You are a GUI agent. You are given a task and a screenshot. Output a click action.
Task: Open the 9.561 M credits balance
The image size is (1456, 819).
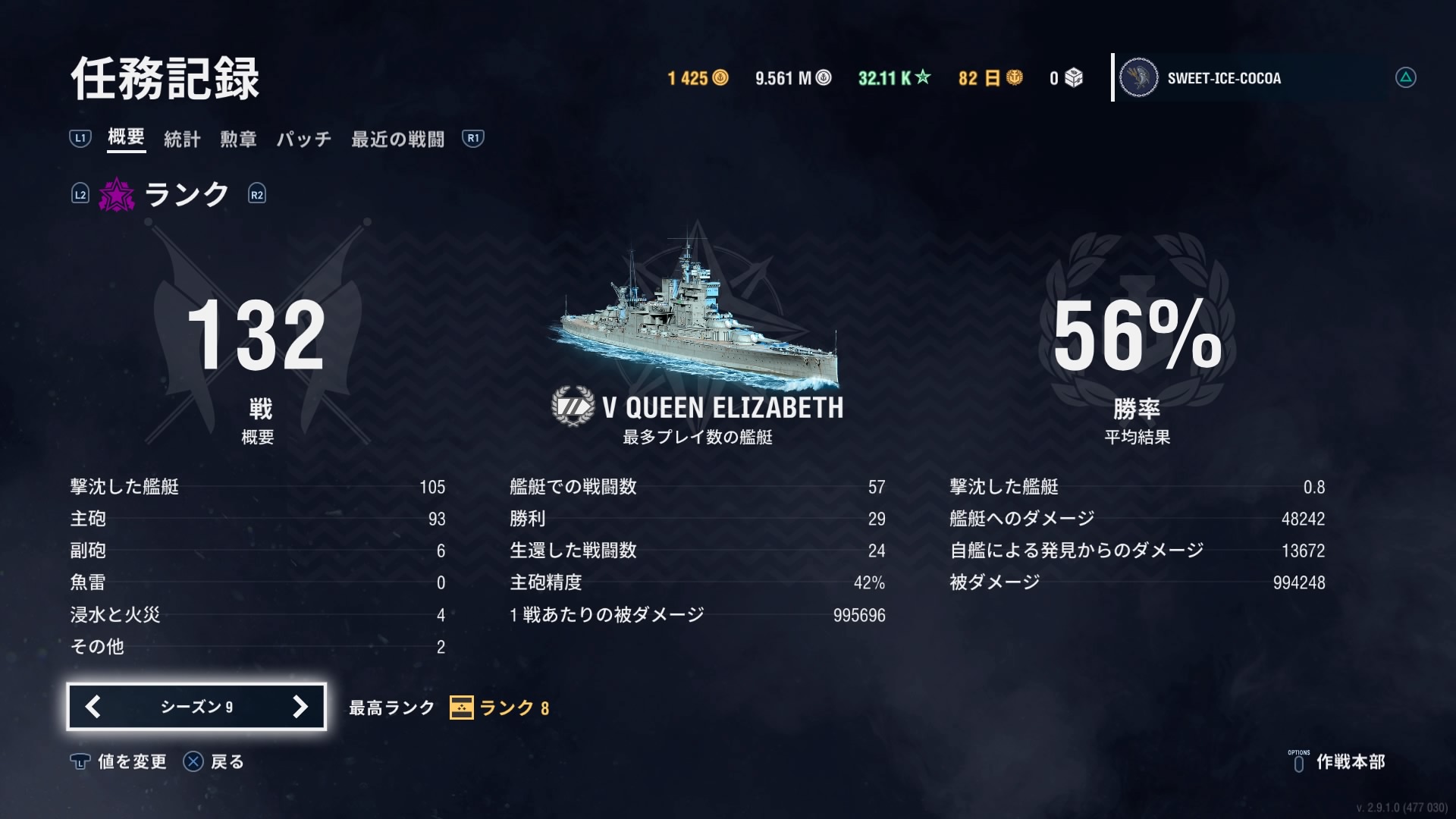click(792, 78)
